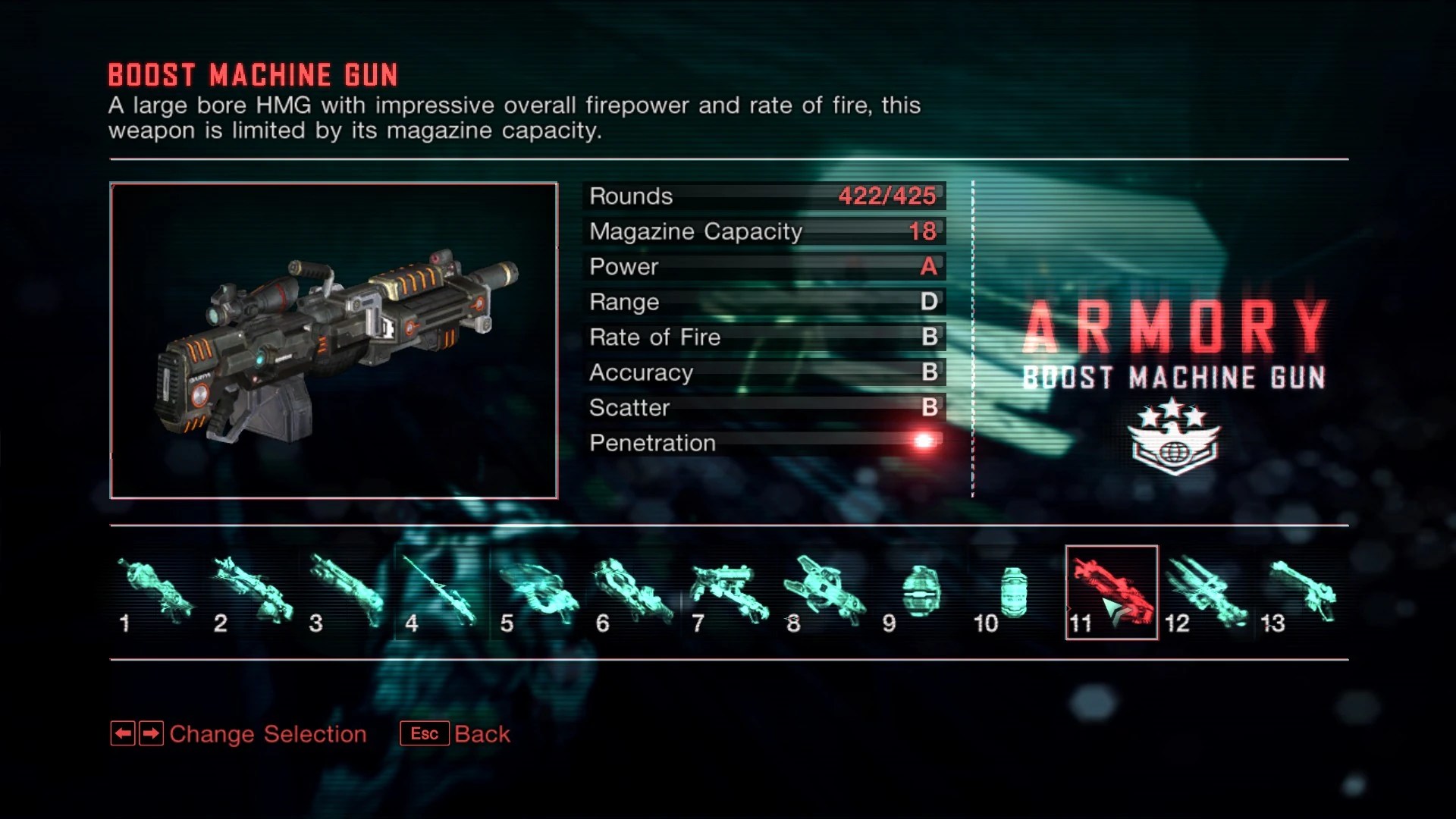
Task: Select weapon slot 1 in the armory
Action: (x=156, y=593)
